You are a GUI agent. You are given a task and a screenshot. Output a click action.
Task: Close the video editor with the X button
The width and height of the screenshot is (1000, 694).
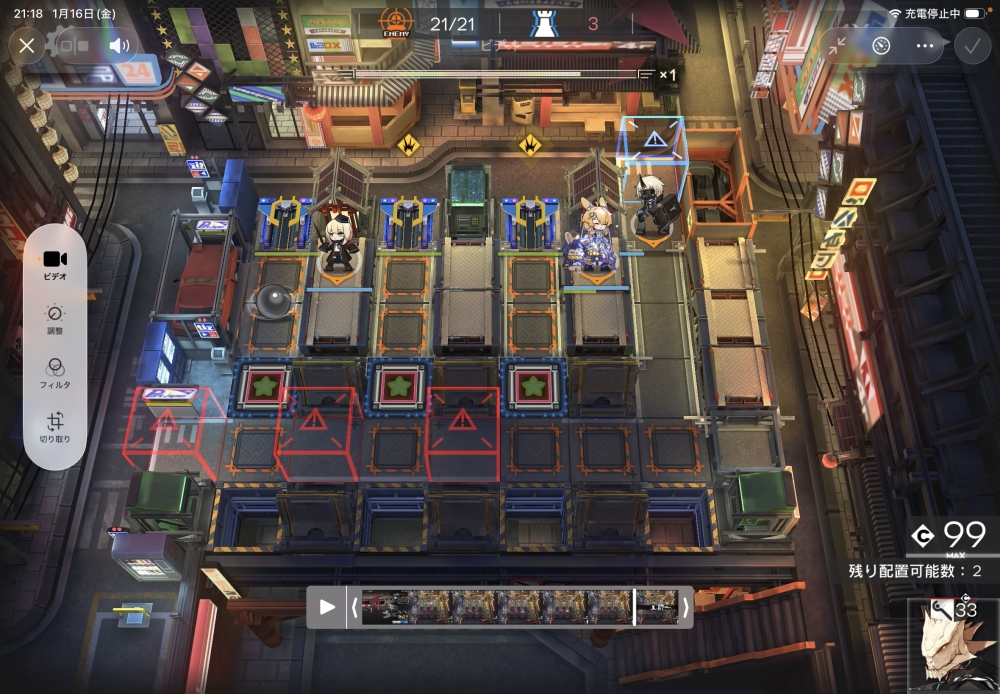pyautogui.click(x=27, y=45)
